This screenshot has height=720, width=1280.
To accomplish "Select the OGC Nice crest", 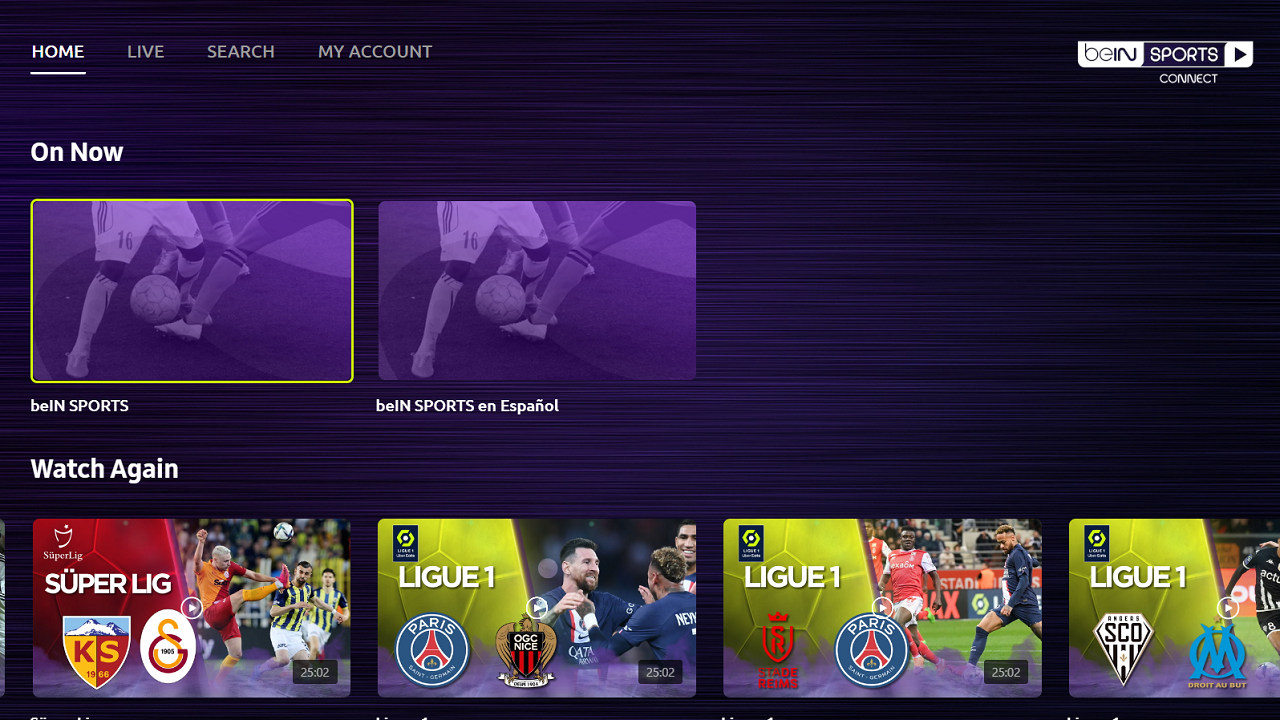I will pos(524,650).
